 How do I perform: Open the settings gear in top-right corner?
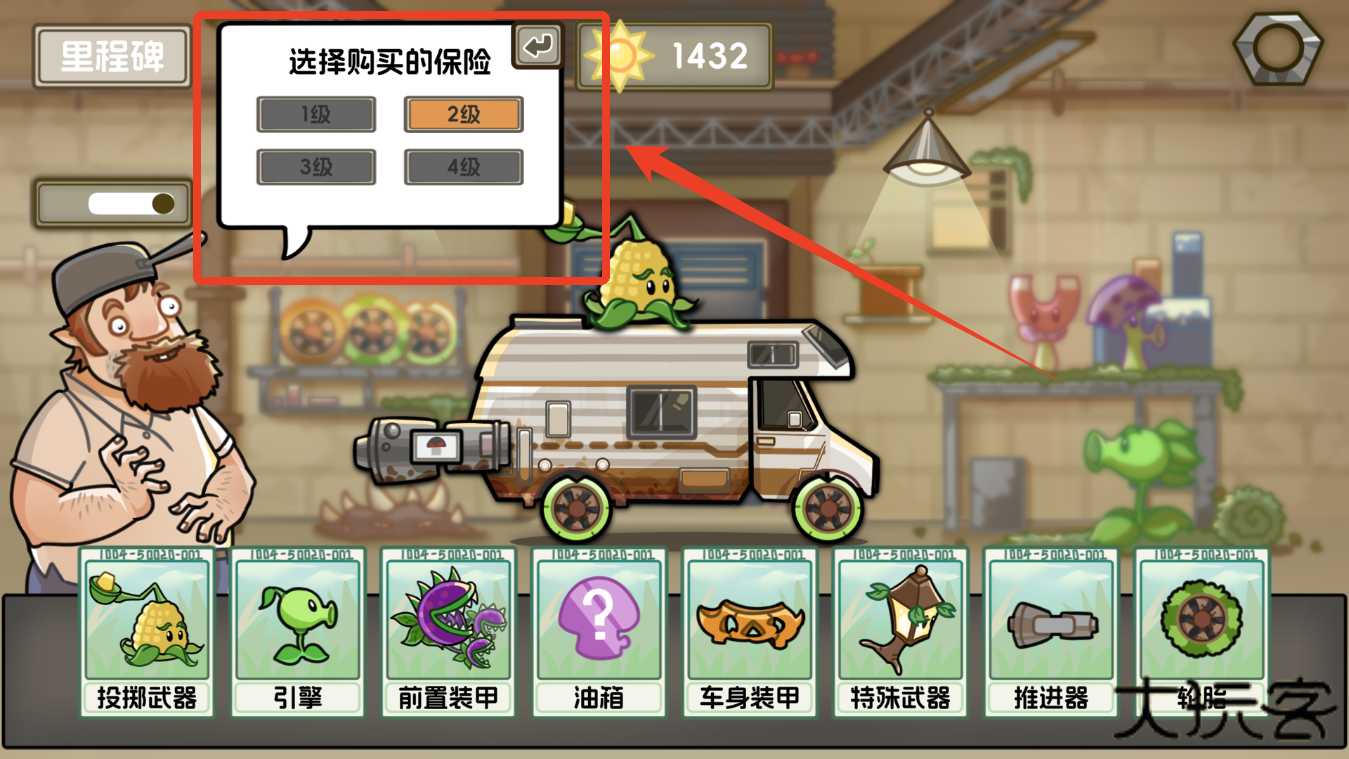click(1276, 46)
